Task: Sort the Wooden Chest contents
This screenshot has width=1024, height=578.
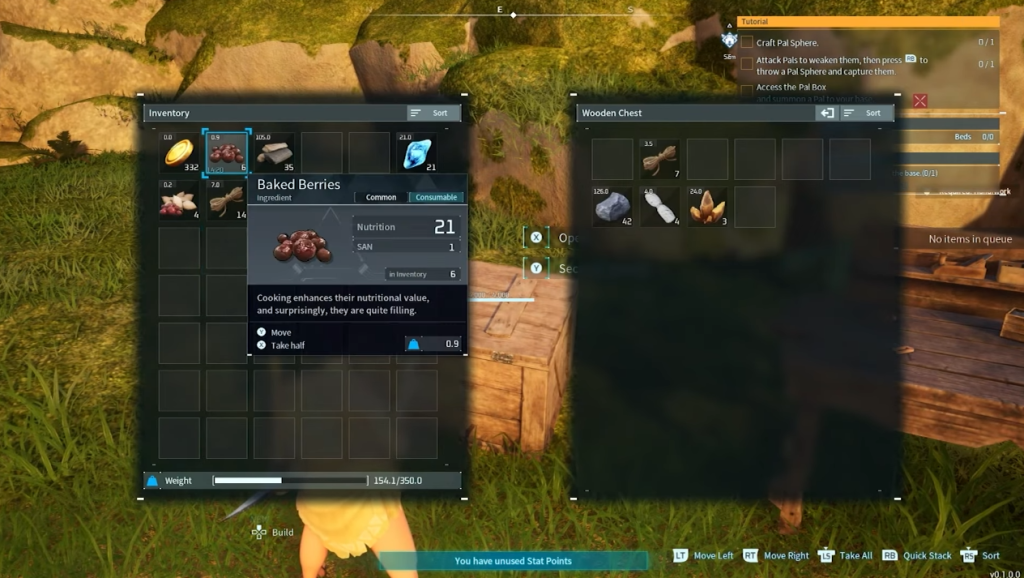Action: tap(866, 113)
